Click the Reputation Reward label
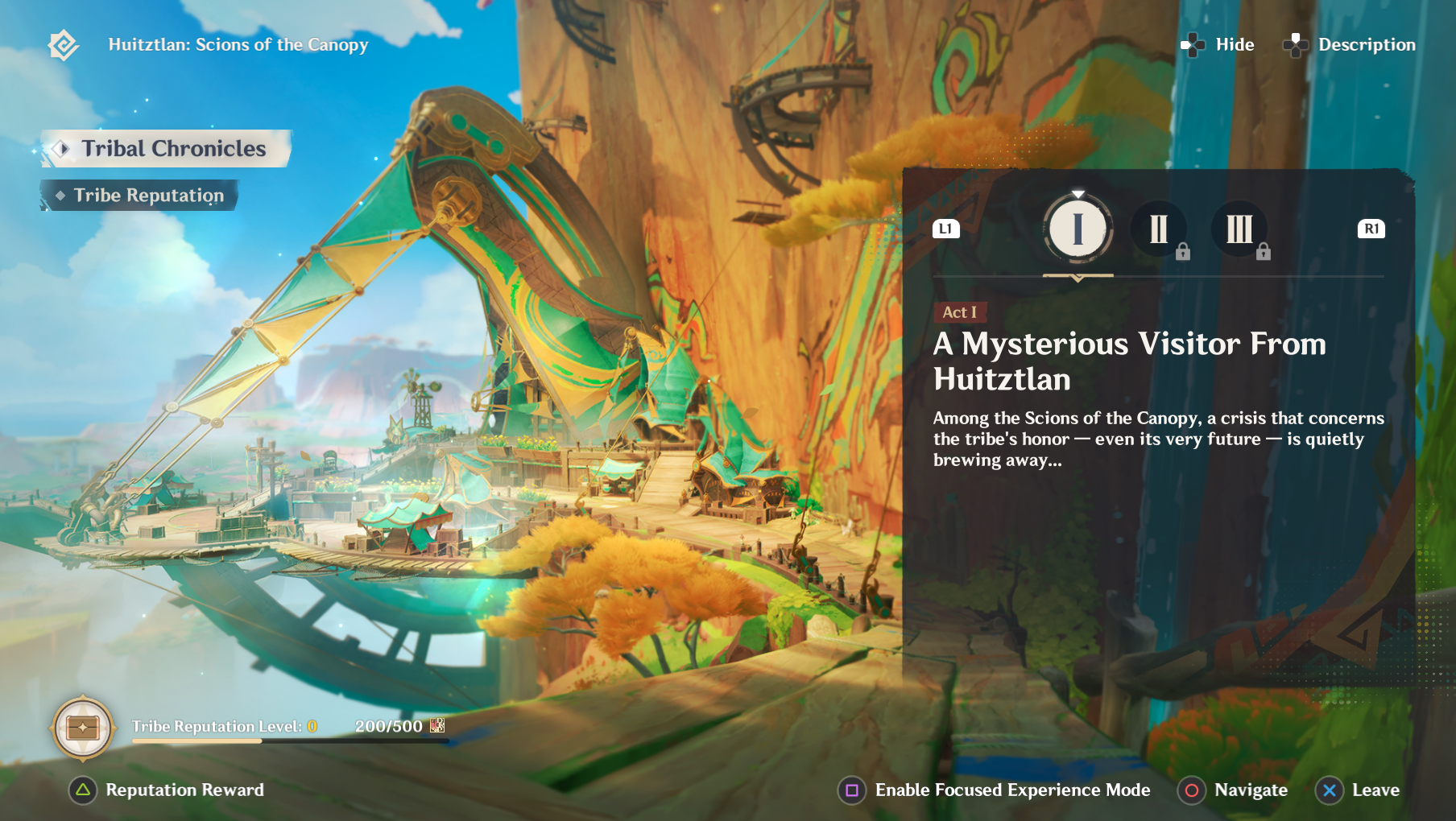The image size is (1456, 821). point(184,790)
